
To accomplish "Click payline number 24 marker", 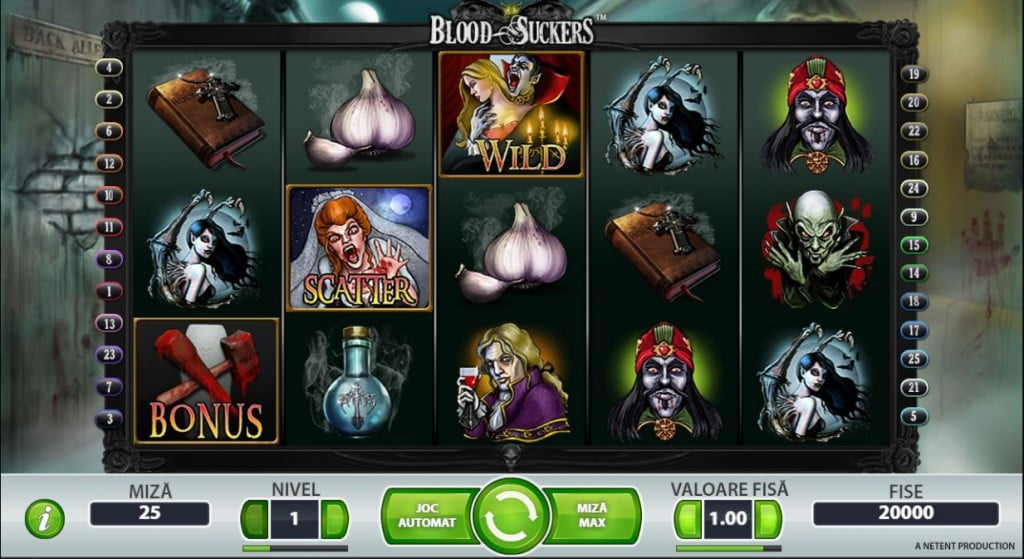I will click(x=913, y=188).
